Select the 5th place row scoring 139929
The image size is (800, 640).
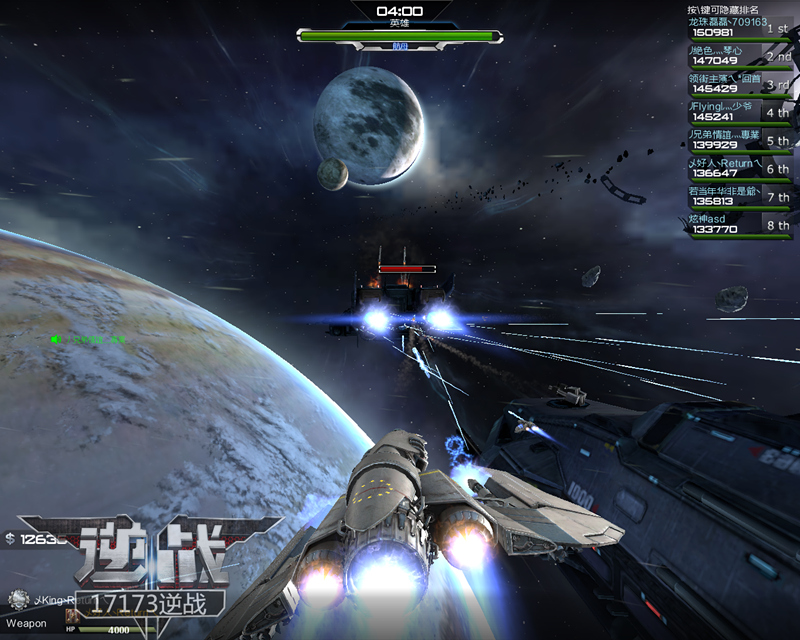tap(740, 140)
